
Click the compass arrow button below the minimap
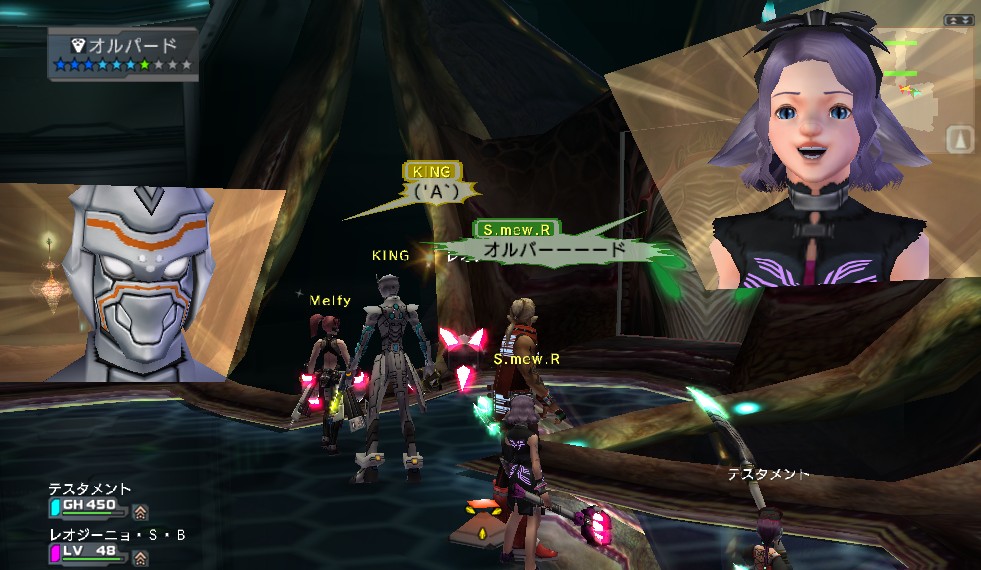tap(959, 138)
